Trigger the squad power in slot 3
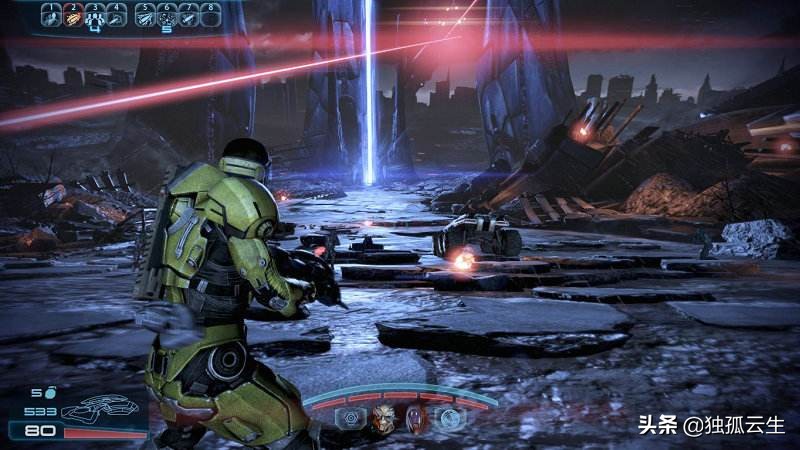The height and width of the screenshot is (450, 800). pyautogui.click(x=95, y=15)
